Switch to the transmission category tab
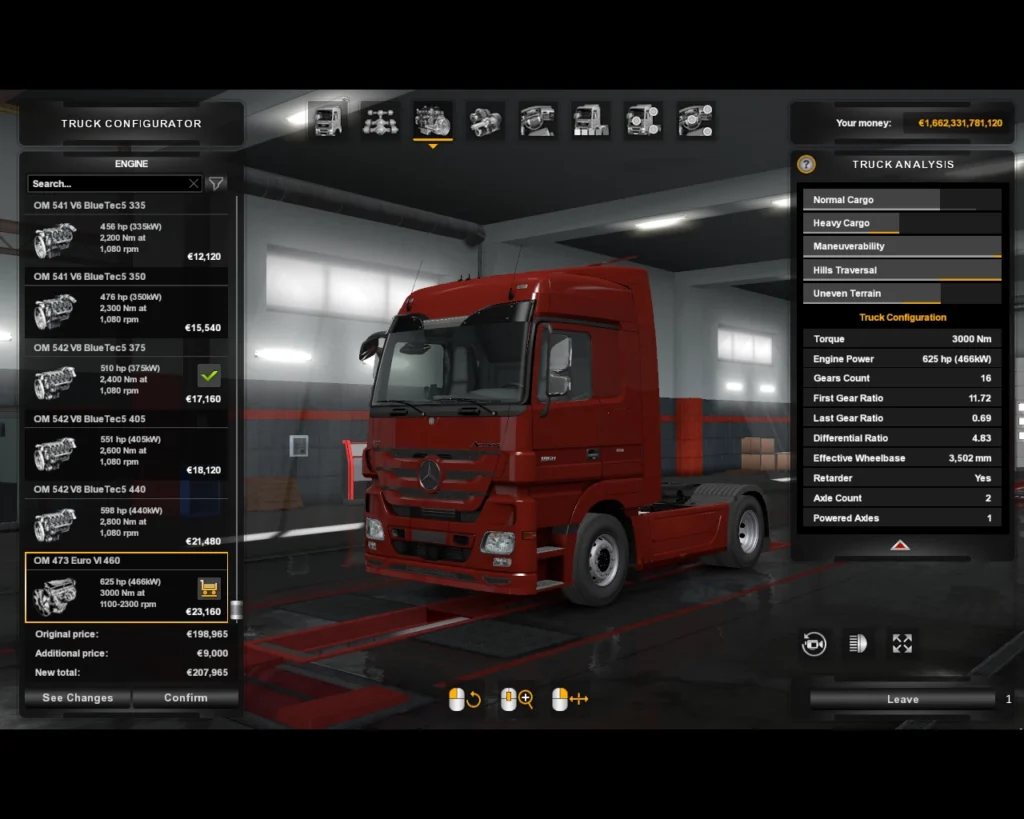Viewport: 1024px width, 819px height. [485, 121]
